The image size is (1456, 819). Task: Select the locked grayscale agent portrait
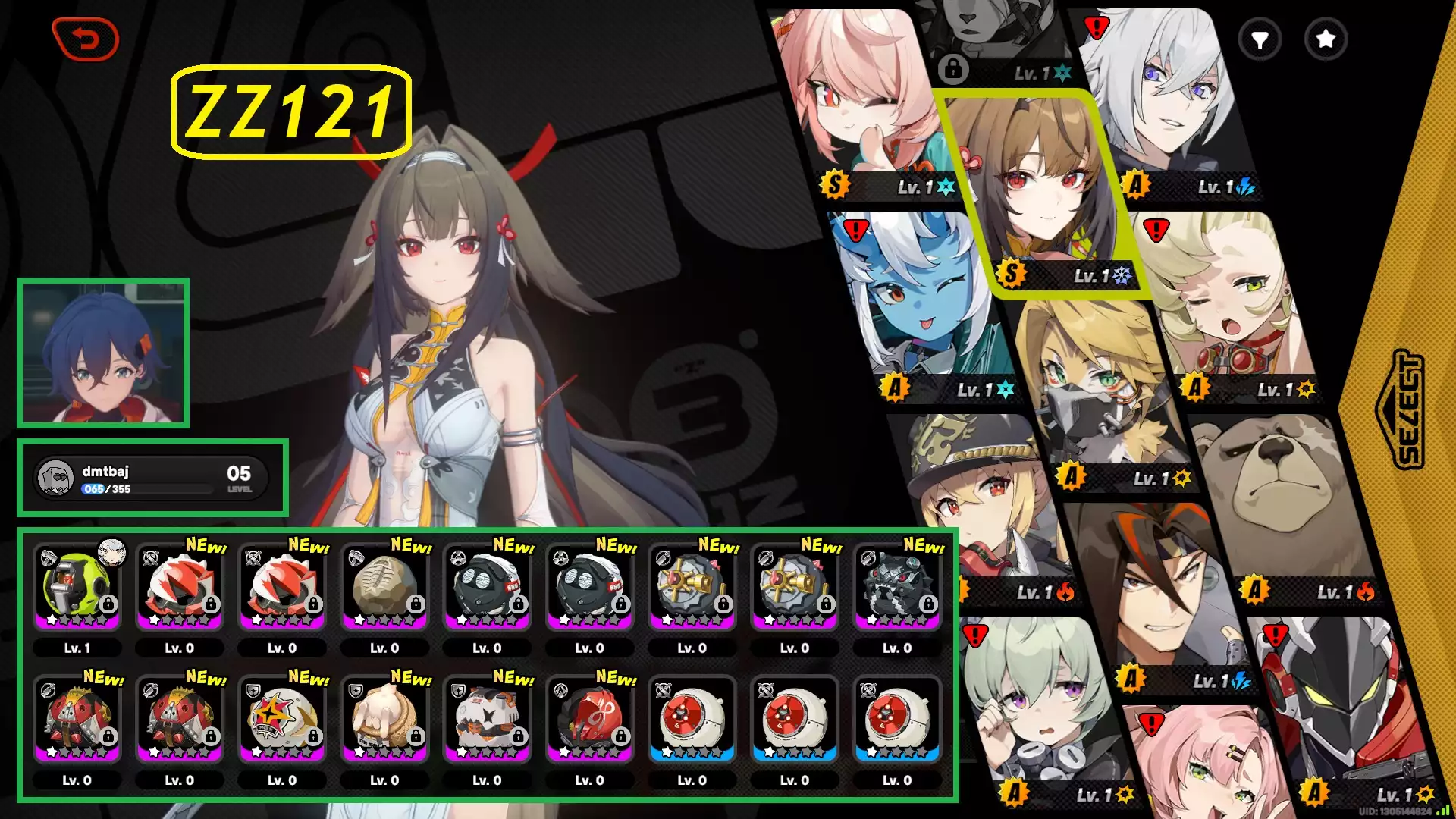[993, 38]
